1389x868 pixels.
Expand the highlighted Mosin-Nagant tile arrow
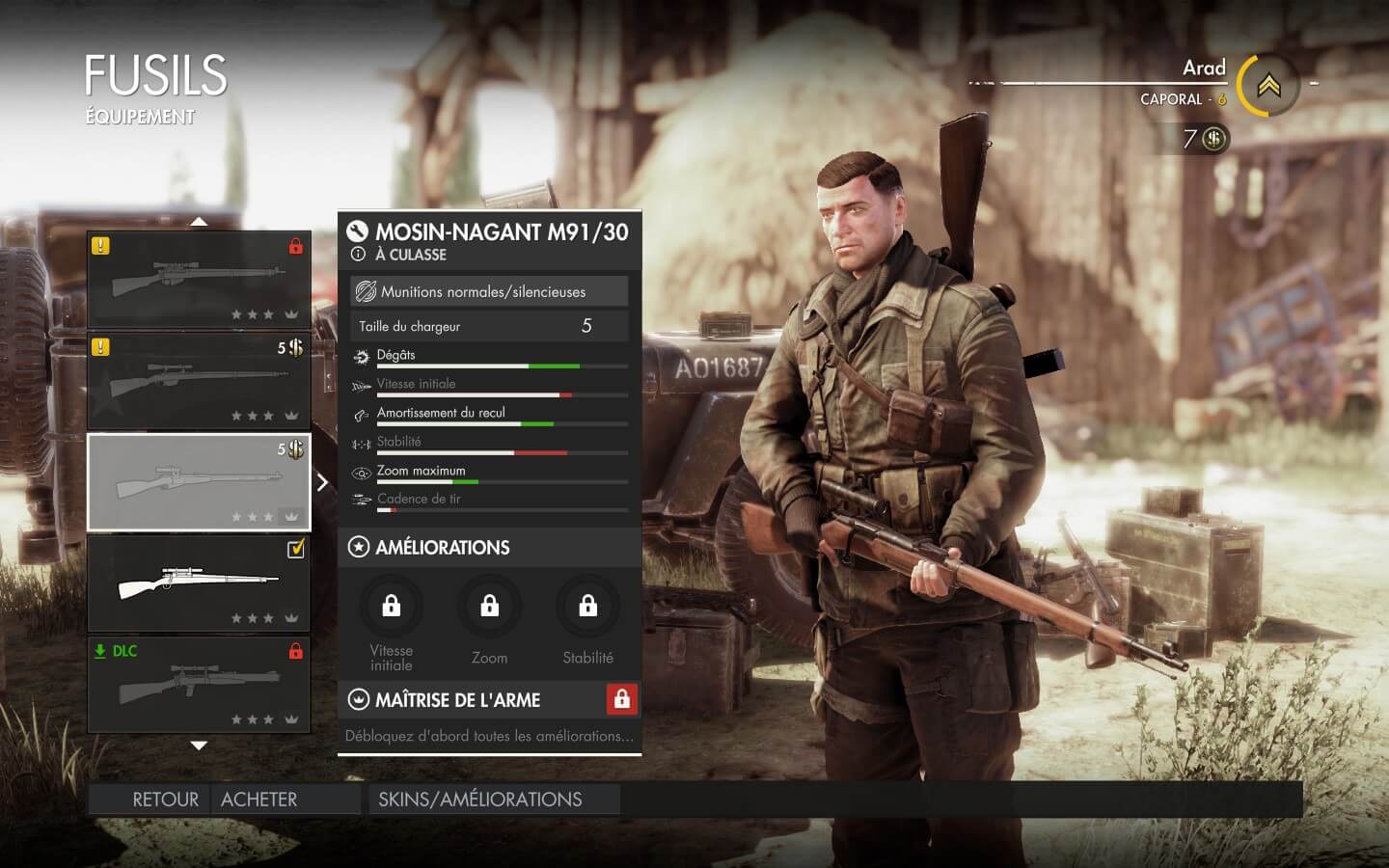pos(322,481)
